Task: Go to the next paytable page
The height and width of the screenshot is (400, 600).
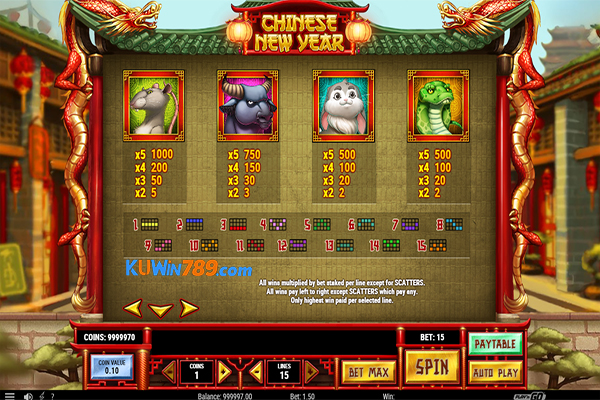Action: click(188, 308)
